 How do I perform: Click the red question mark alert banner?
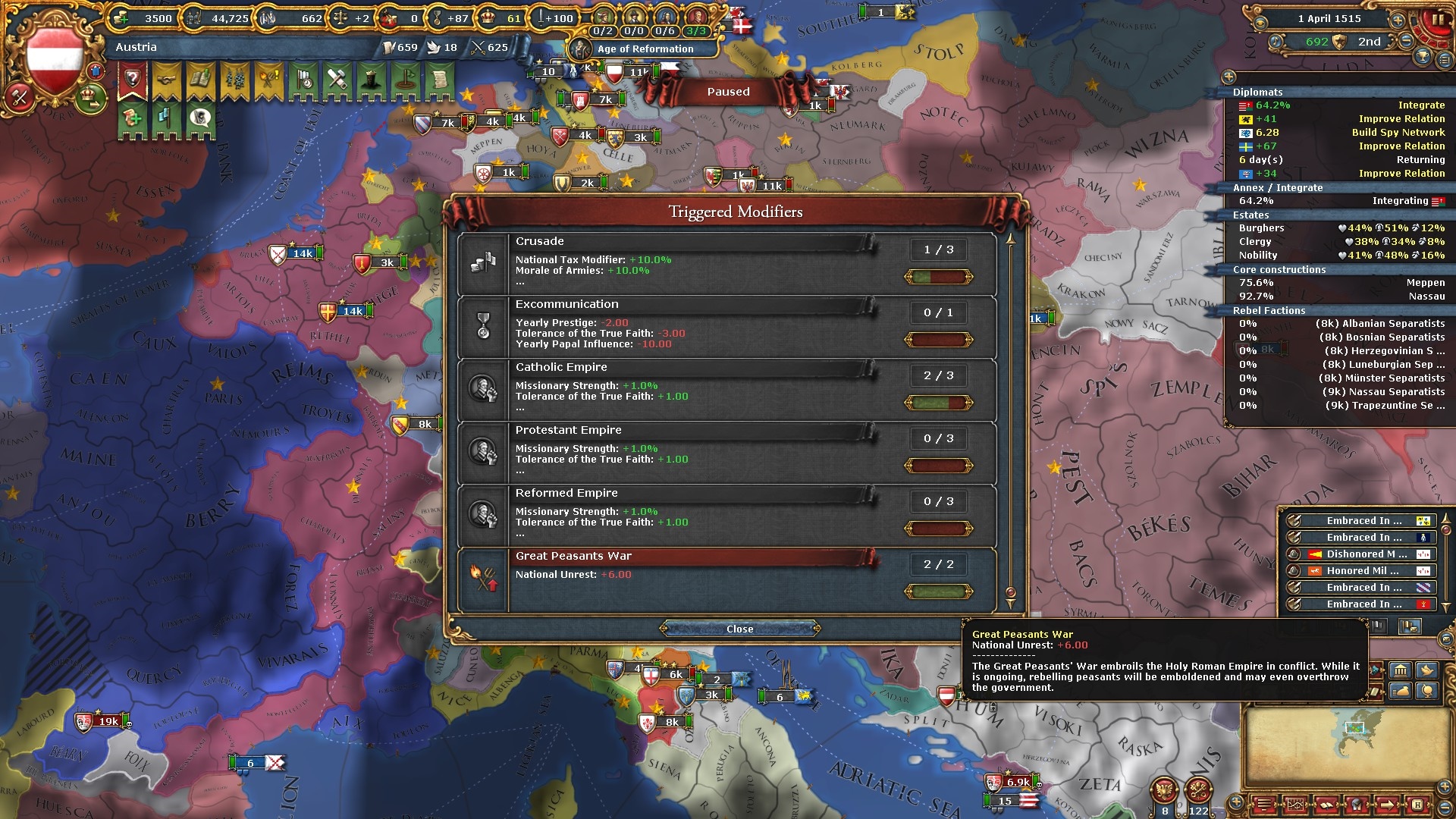pos(133,80)
